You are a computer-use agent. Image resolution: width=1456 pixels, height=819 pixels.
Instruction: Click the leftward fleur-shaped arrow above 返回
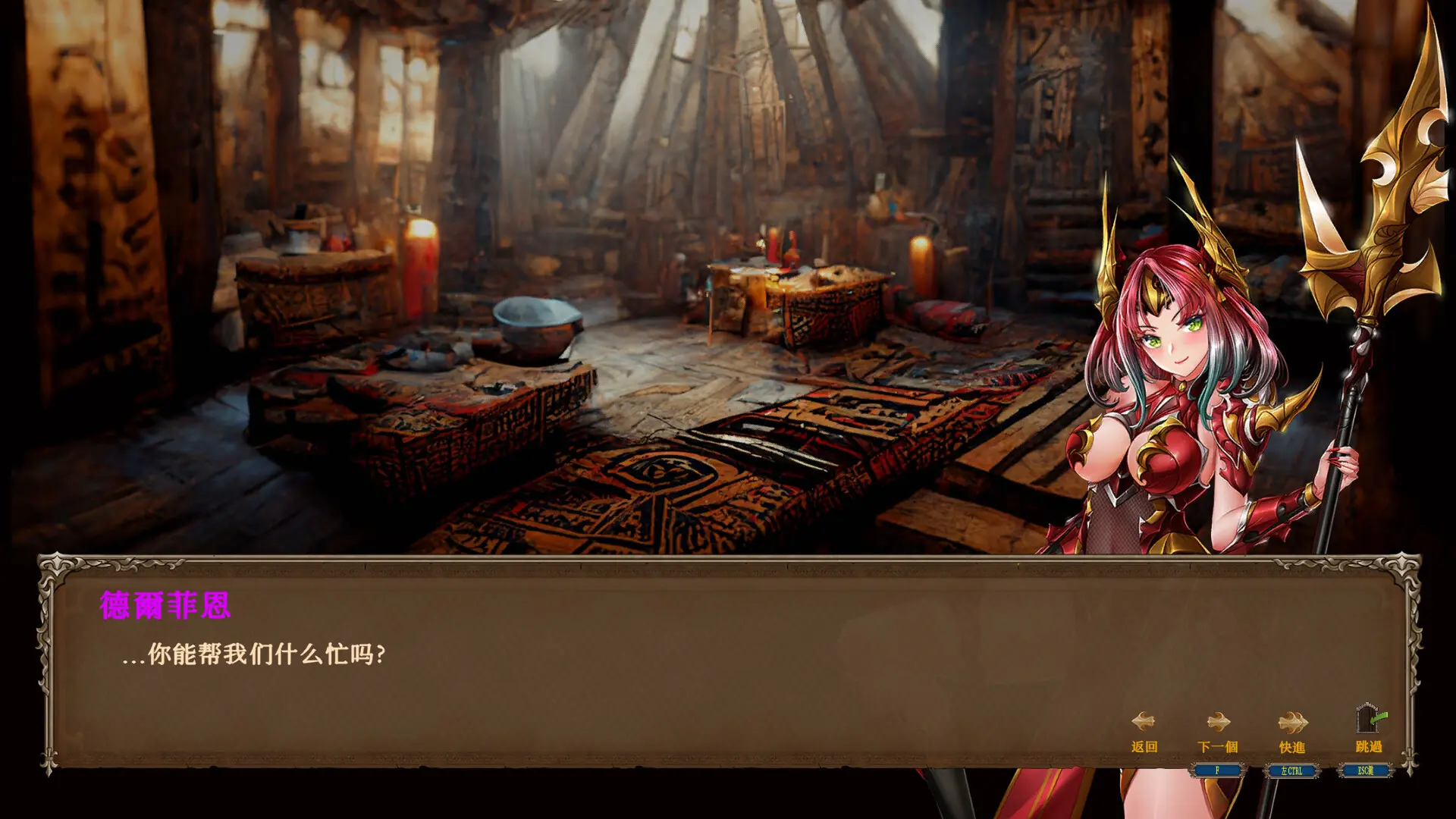tap(1143, 722)
